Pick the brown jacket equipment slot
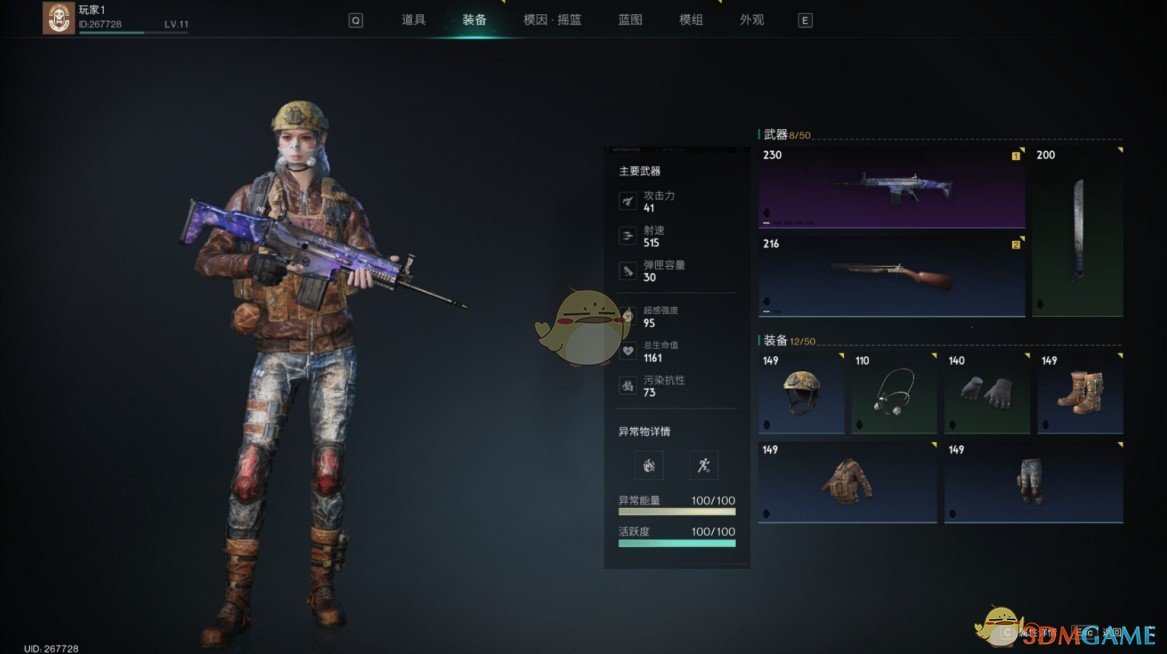This screenshot has height=654, width=1167. click(x=847, y=482)
